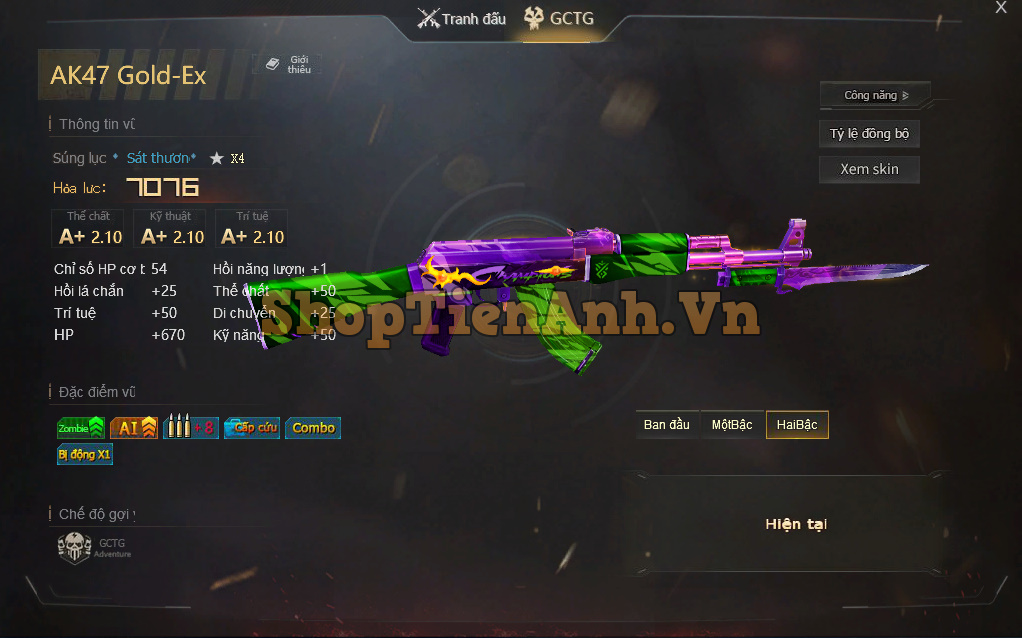Select the Ban đầu tier

(667, 425)
